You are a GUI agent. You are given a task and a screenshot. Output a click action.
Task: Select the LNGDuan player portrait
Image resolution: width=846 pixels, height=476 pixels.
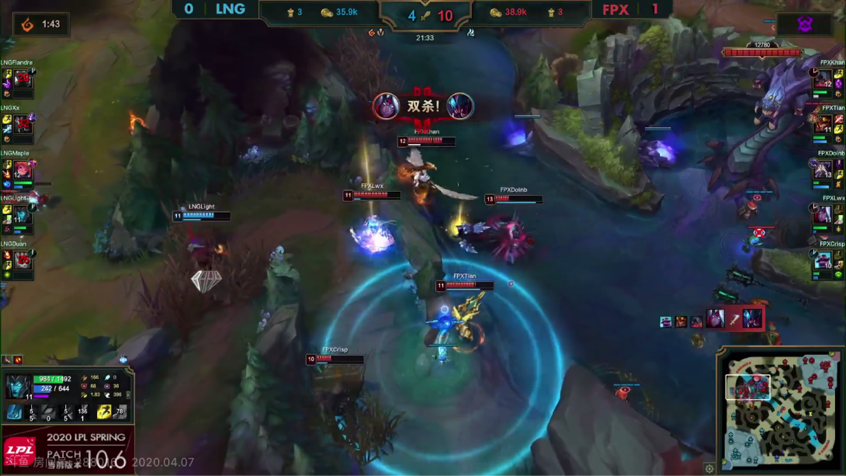pos(23,263)
